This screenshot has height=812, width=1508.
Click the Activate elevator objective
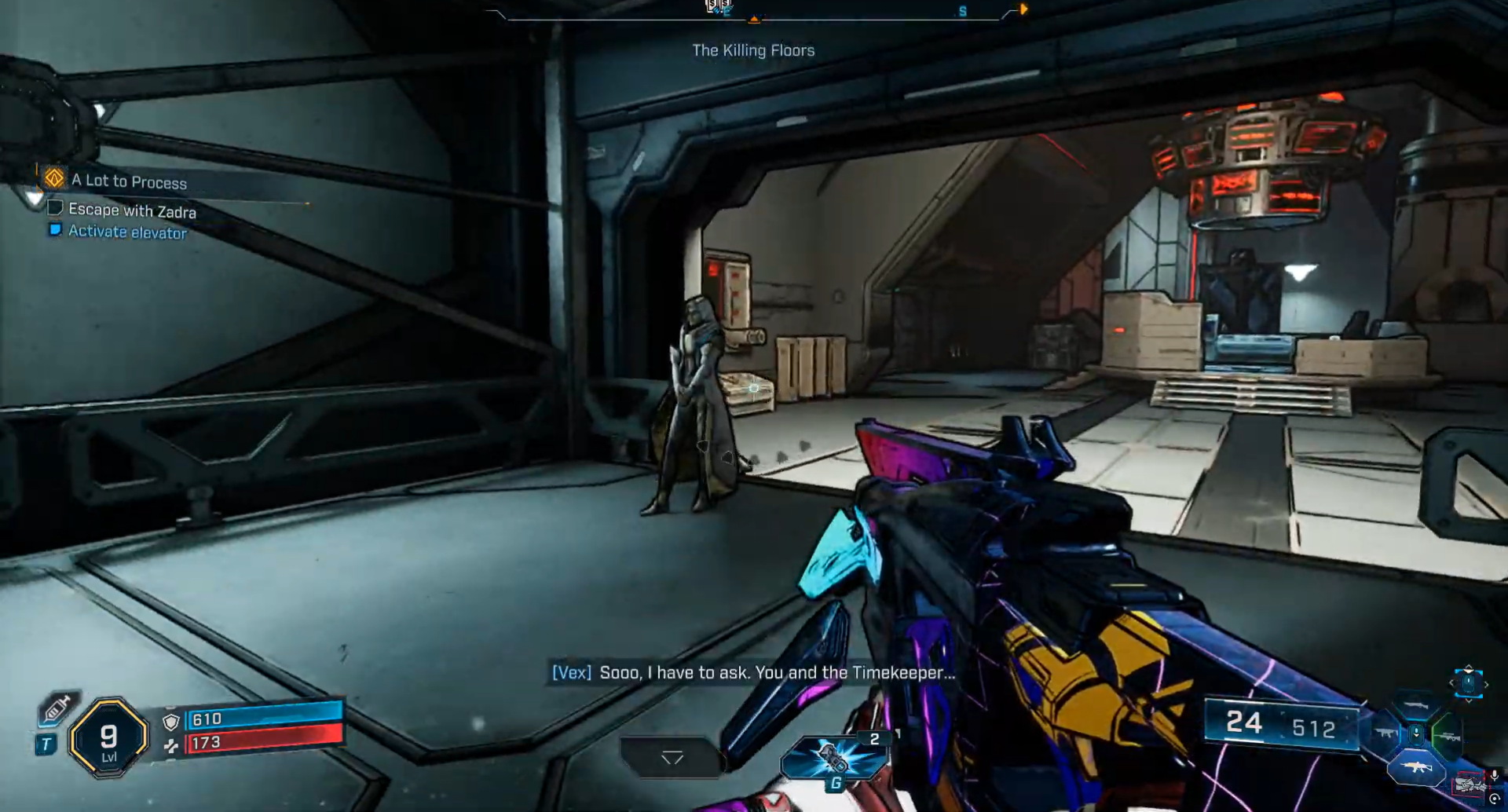click(127, 232)
